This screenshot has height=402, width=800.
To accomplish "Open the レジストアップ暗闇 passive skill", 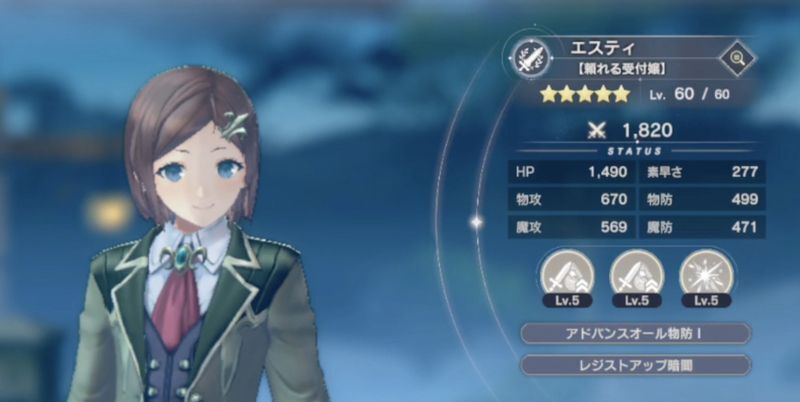I will 635,364.
